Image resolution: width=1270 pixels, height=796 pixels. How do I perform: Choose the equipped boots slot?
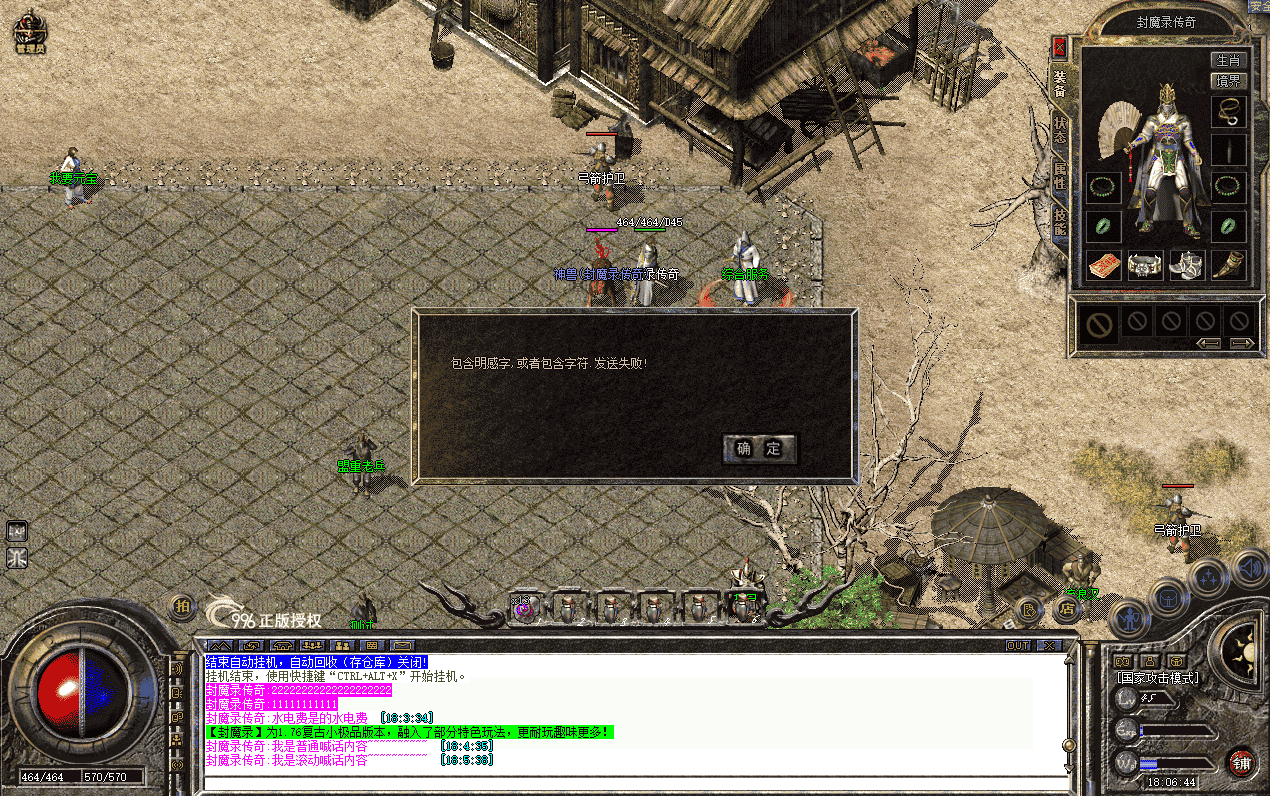point(1187,265)
